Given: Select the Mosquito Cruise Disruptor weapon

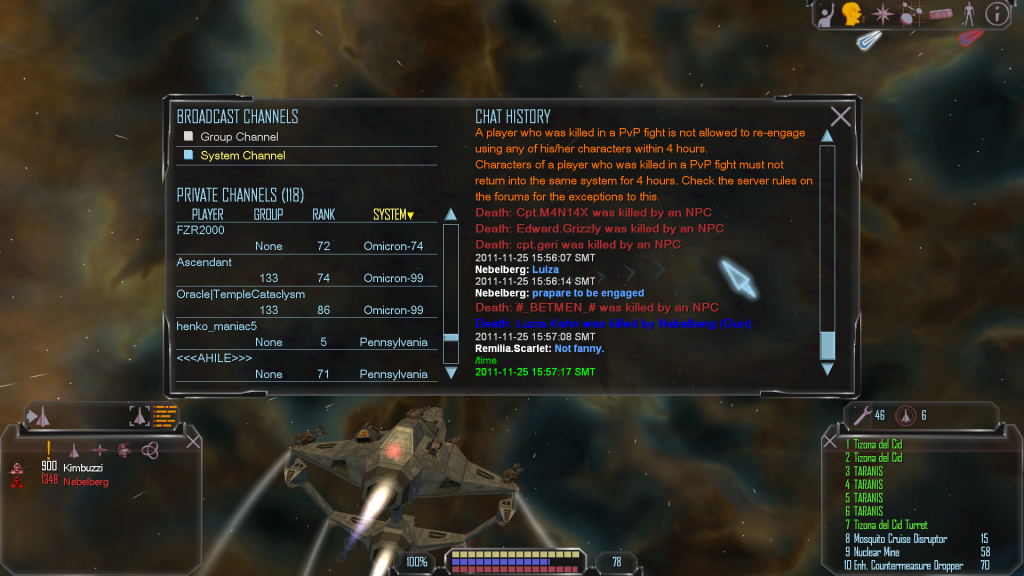Looking at the screenshot, I should click(900, 539).
